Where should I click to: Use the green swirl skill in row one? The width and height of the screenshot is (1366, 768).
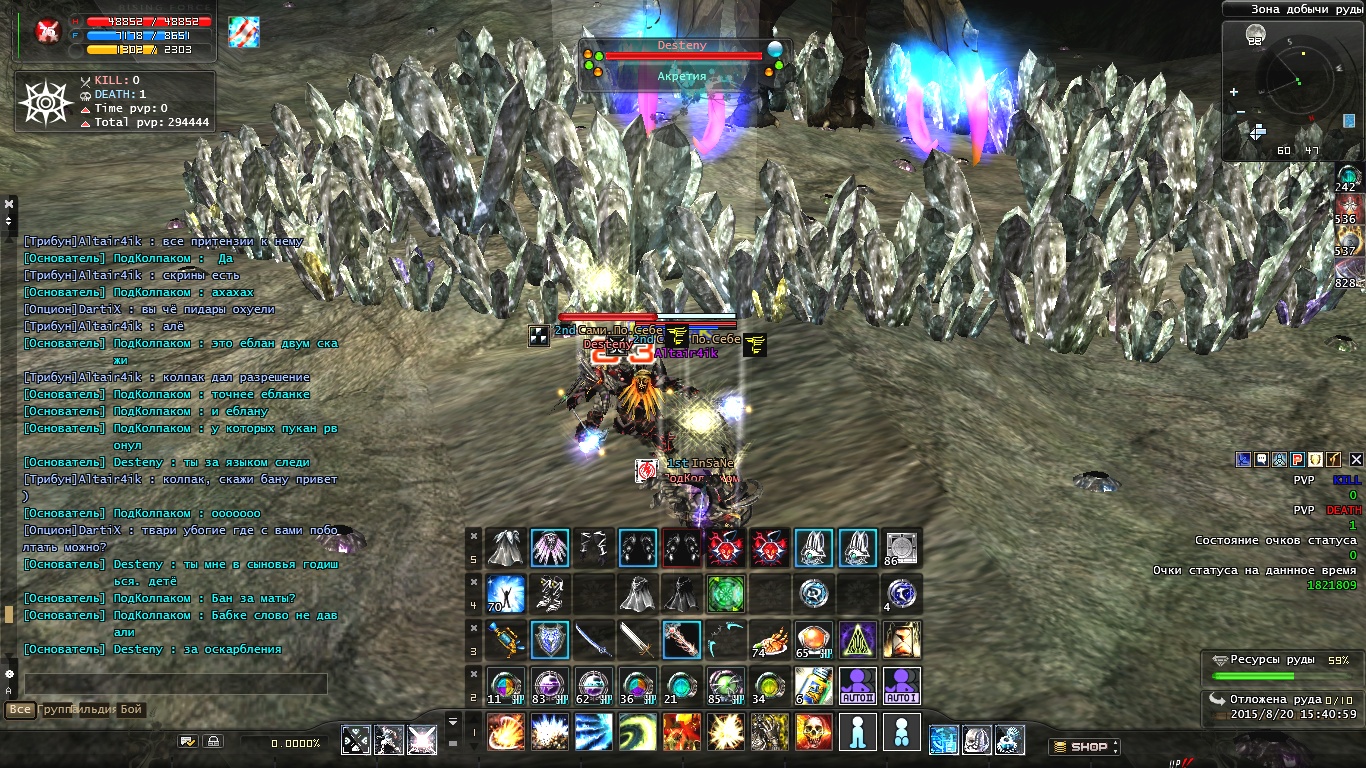(637, 732)
